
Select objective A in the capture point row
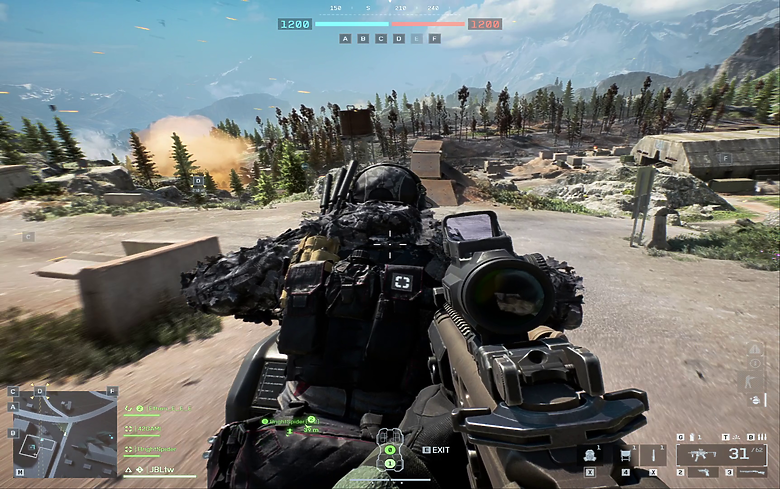point(346,39)
